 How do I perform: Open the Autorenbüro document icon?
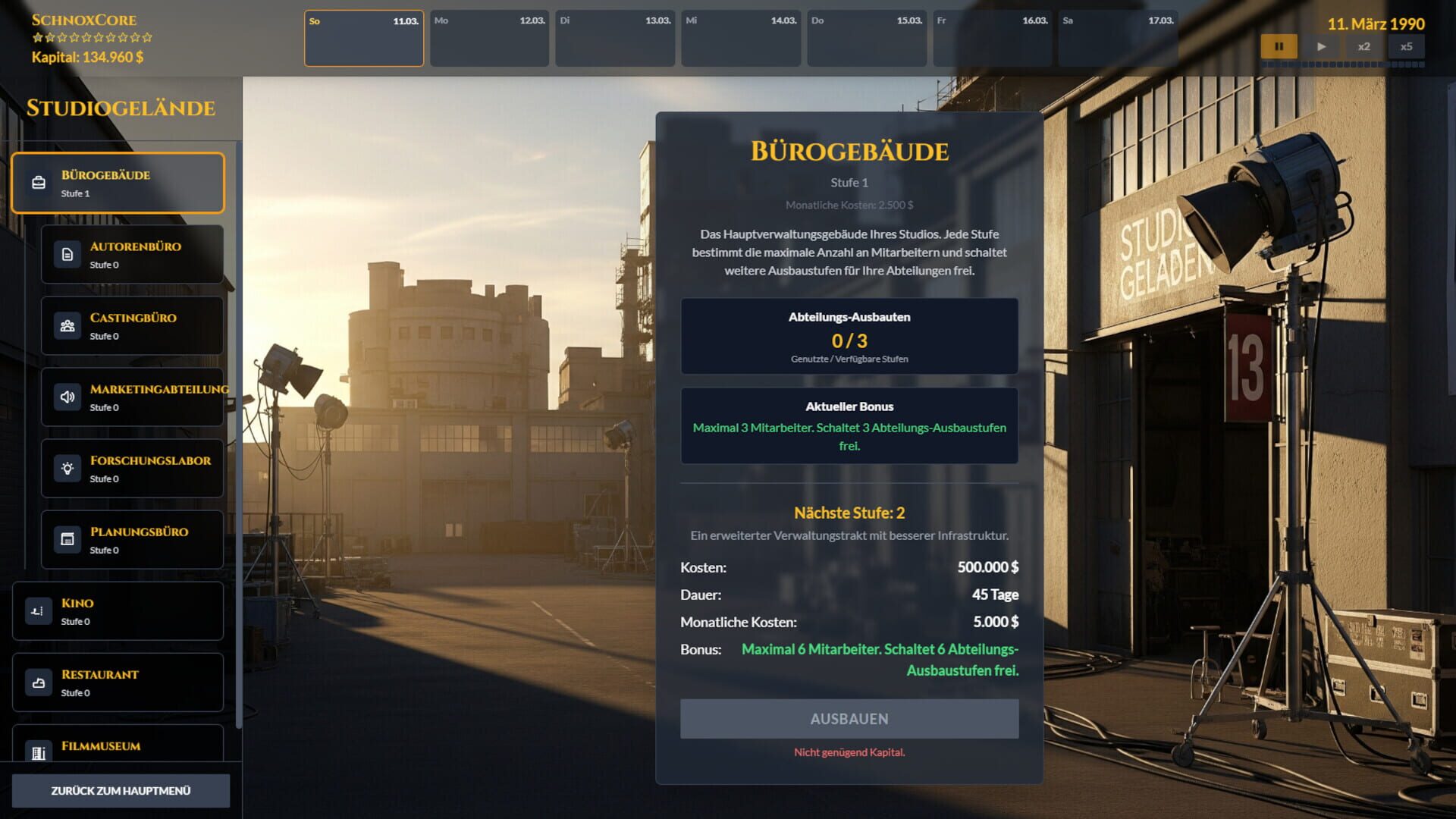click(67, 254)
